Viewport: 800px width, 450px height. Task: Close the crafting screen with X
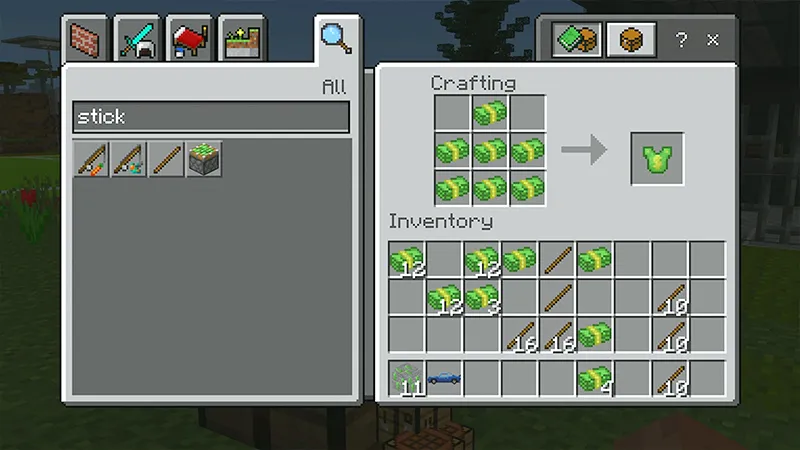click(x=713, y=40)
